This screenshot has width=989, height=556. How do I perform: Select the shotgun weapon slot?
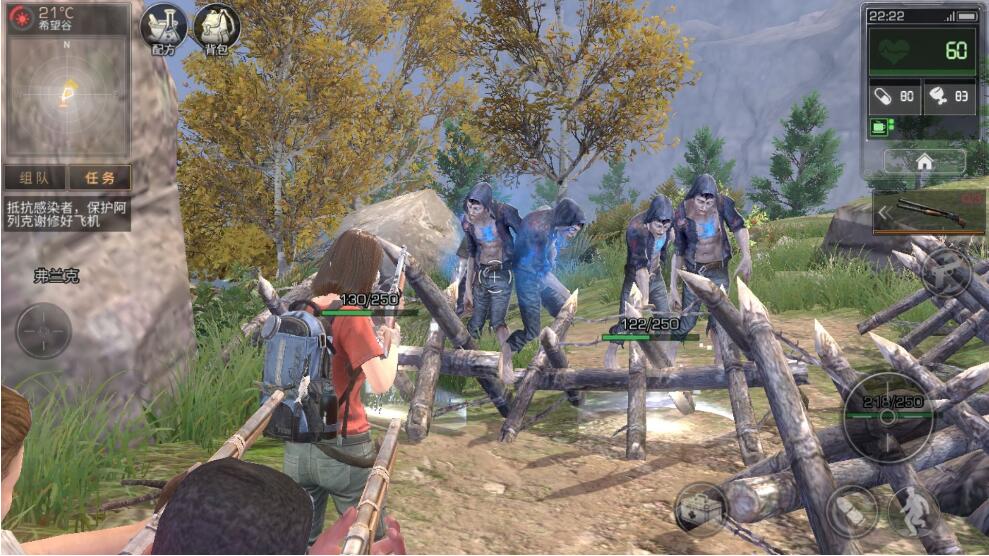[930, 212]
